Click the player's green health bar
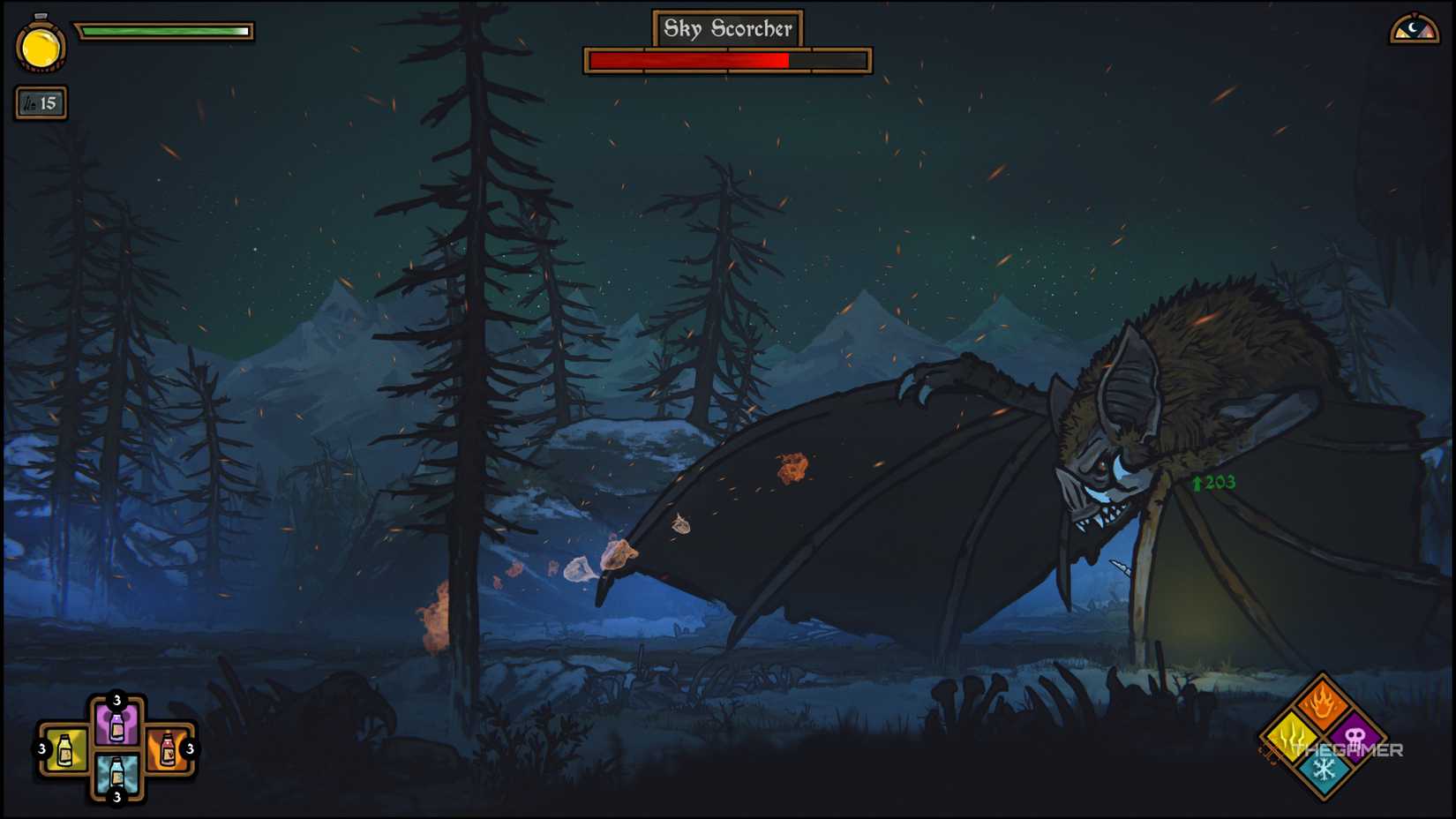1456x819 pixels. 163,29
